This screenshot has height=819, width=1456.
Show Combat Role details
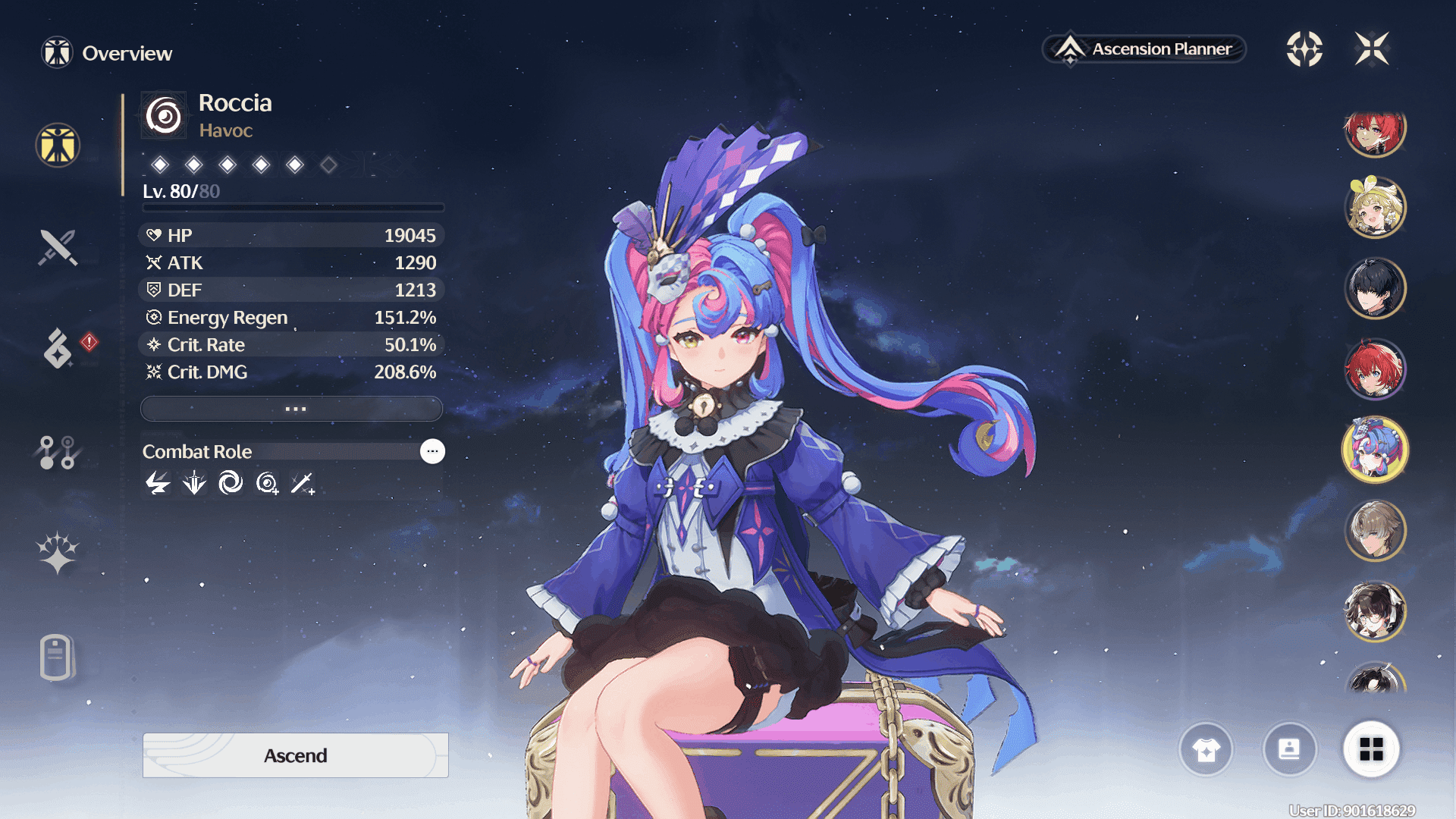(x=432, y=451)
